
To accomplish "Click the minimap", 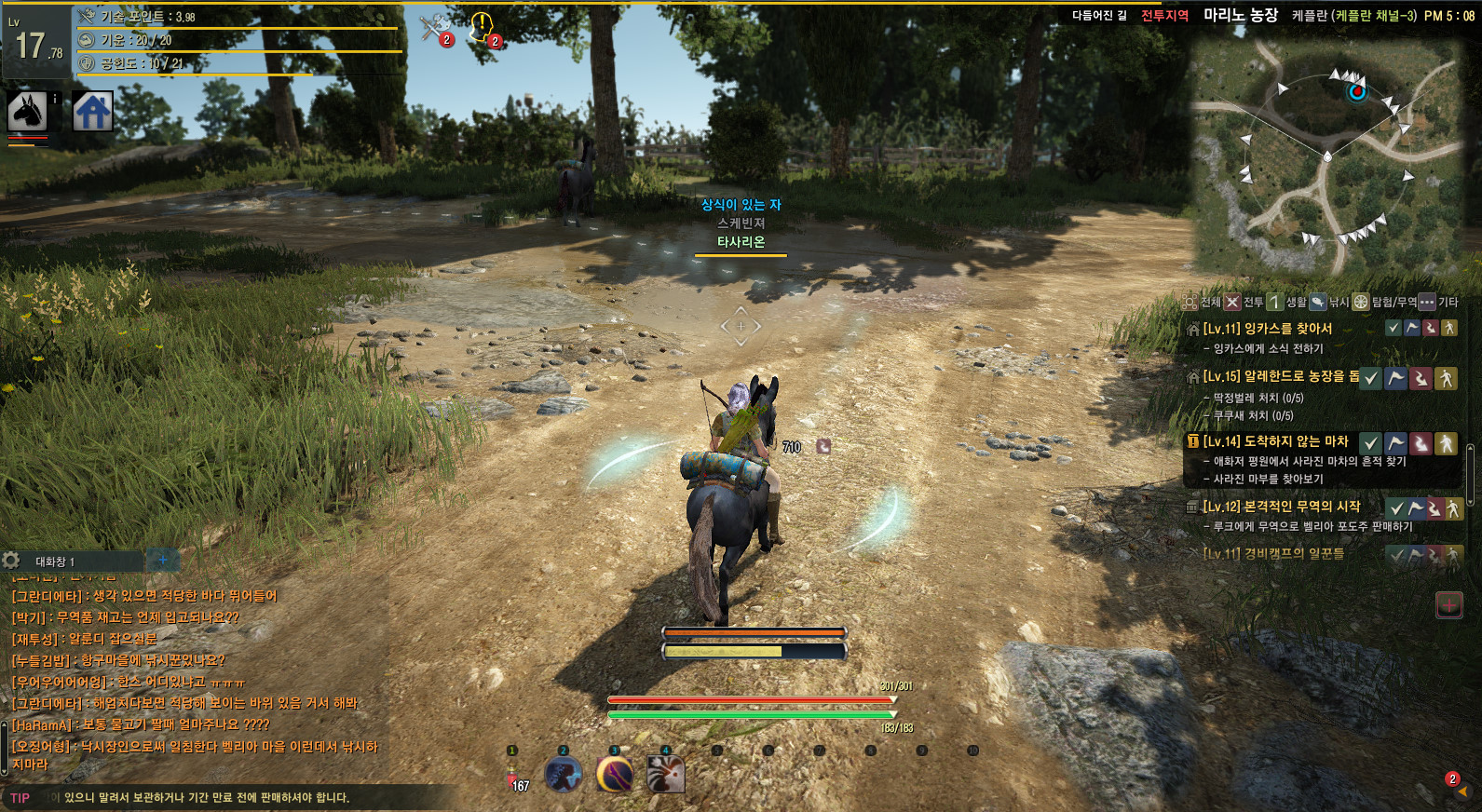I will (1332, 158).
